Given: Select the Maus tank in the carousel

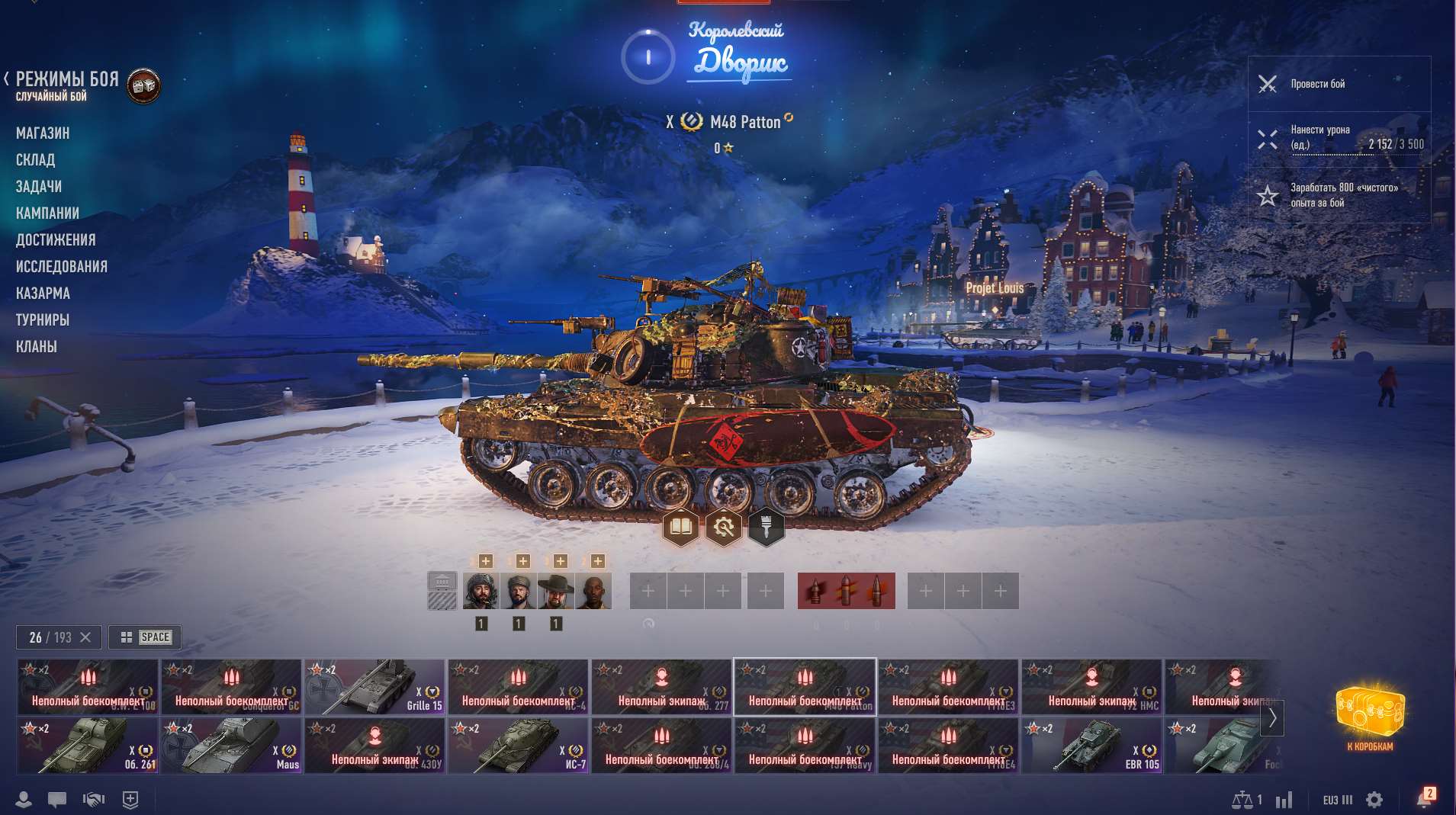Looking at the screenshot, I should 231,746.
